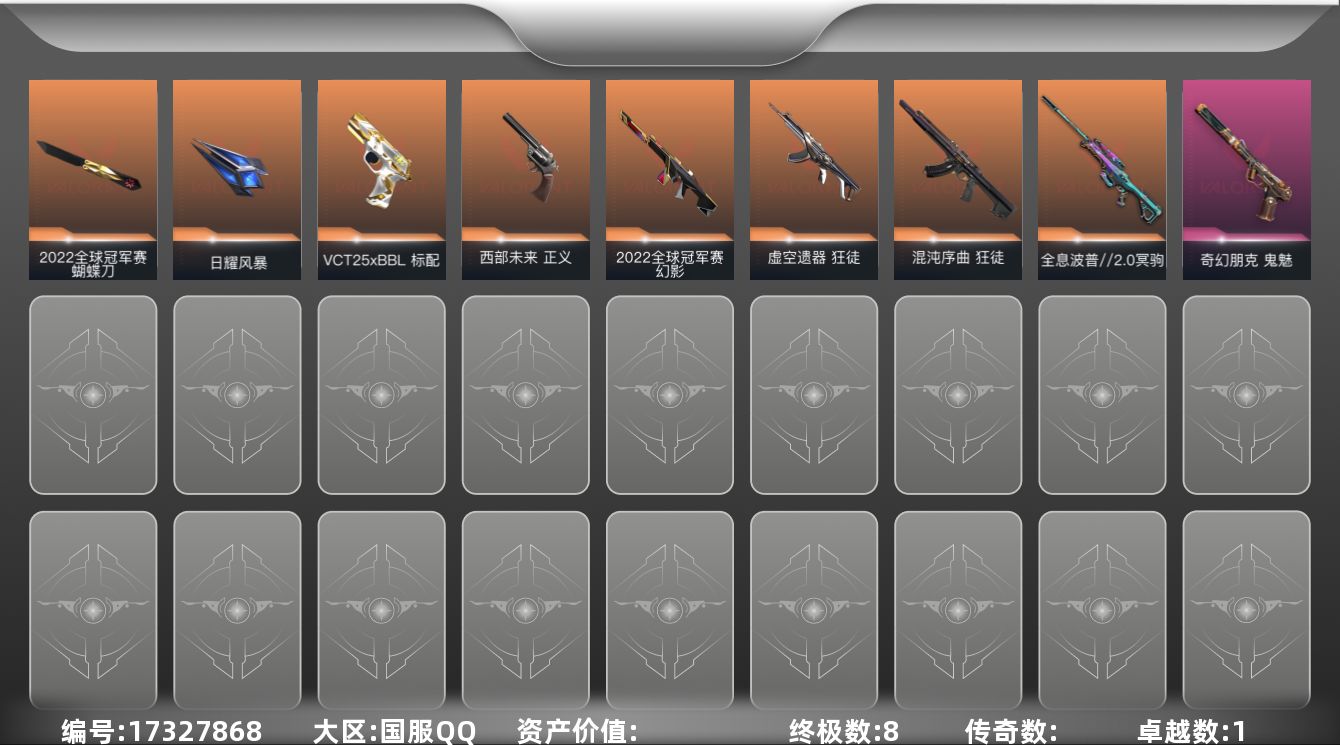
Task: Select the 混沌序曲 狂徒 rifle skin
Action: [957, 175]
